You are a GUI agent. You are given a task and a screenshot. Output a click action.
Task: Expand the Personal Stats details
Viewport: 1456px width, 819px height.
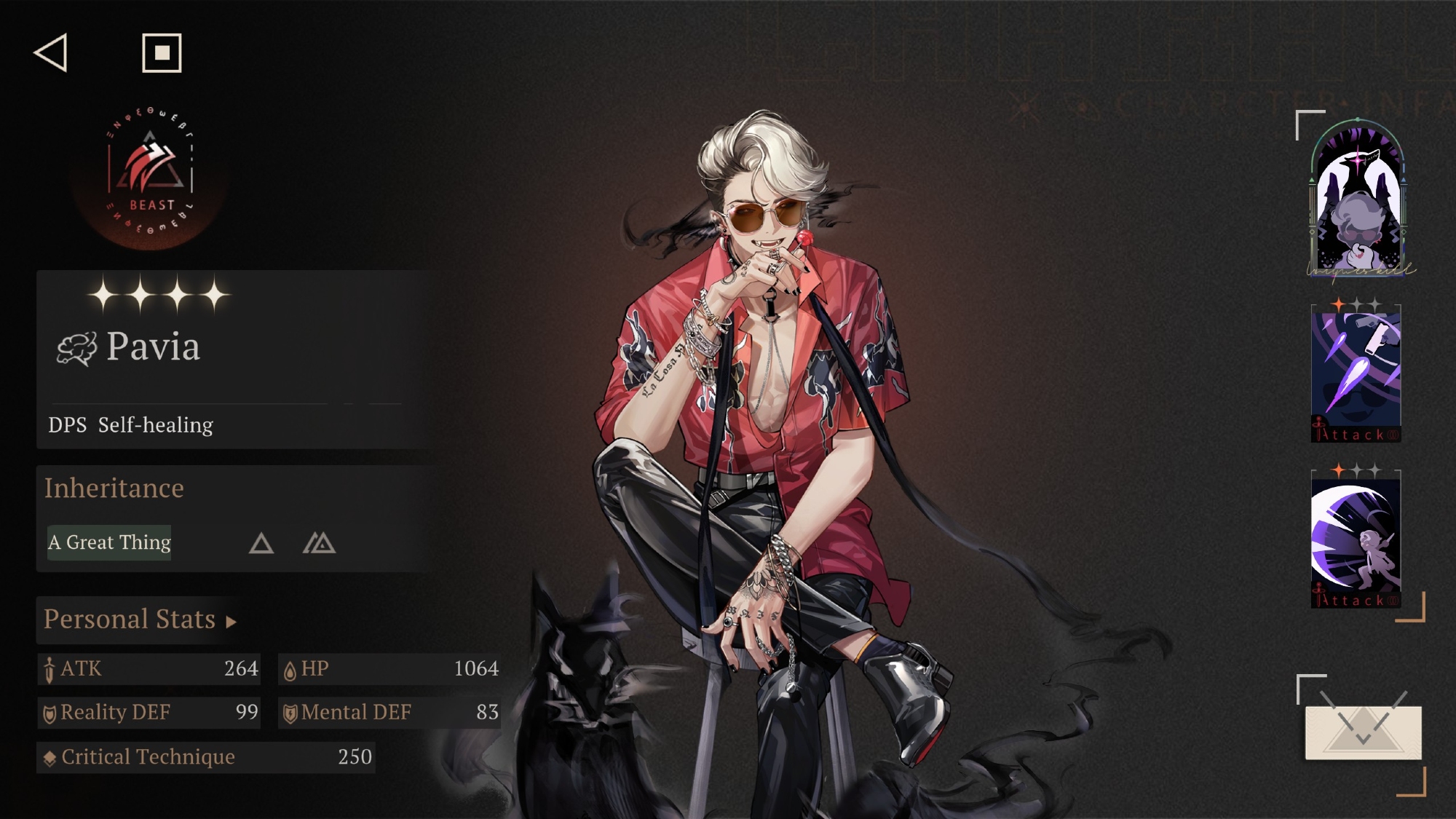pyautogui.click(x=140, y=620)
